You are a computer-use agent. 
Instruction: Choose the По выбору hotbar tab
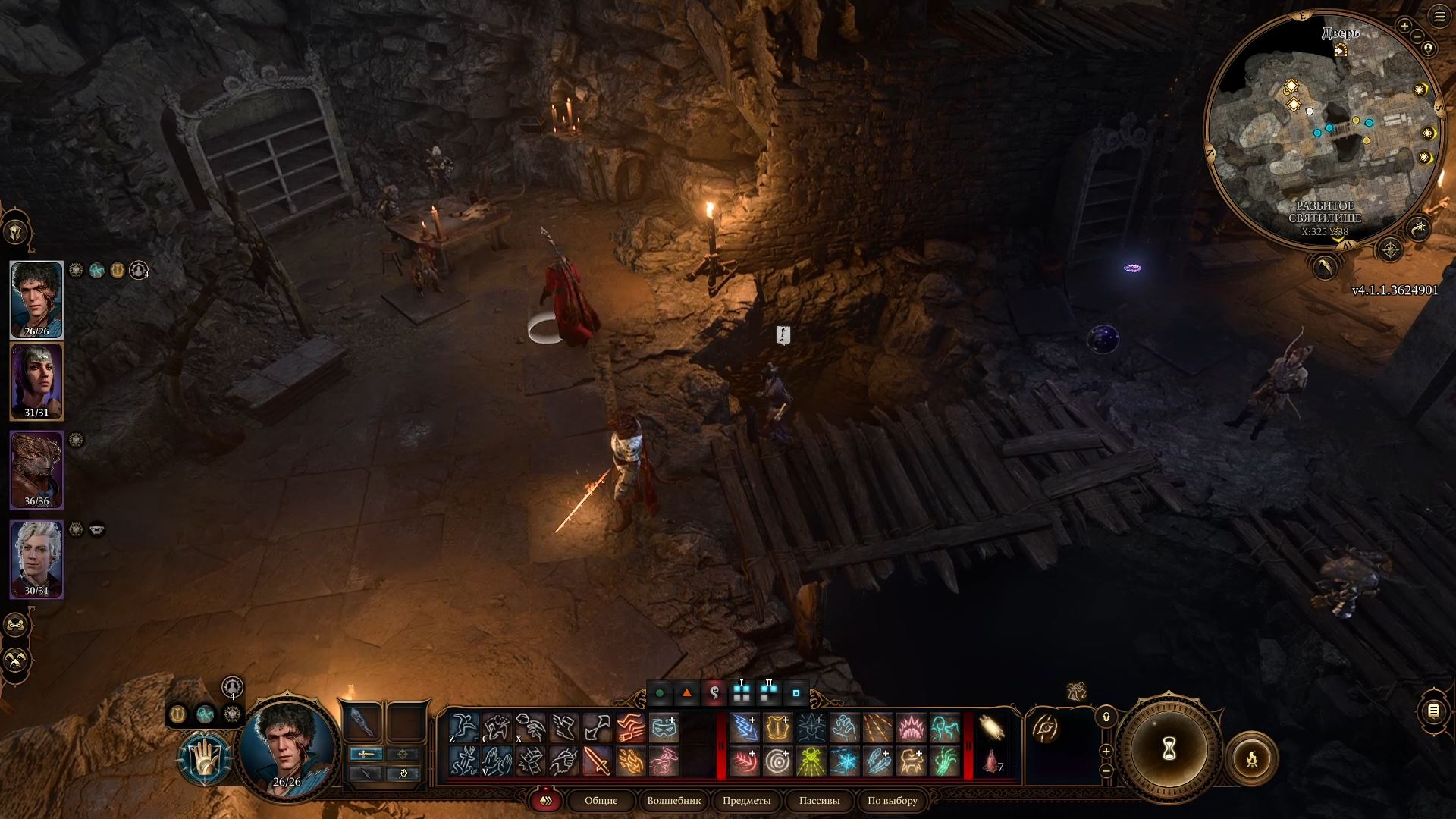892,801
